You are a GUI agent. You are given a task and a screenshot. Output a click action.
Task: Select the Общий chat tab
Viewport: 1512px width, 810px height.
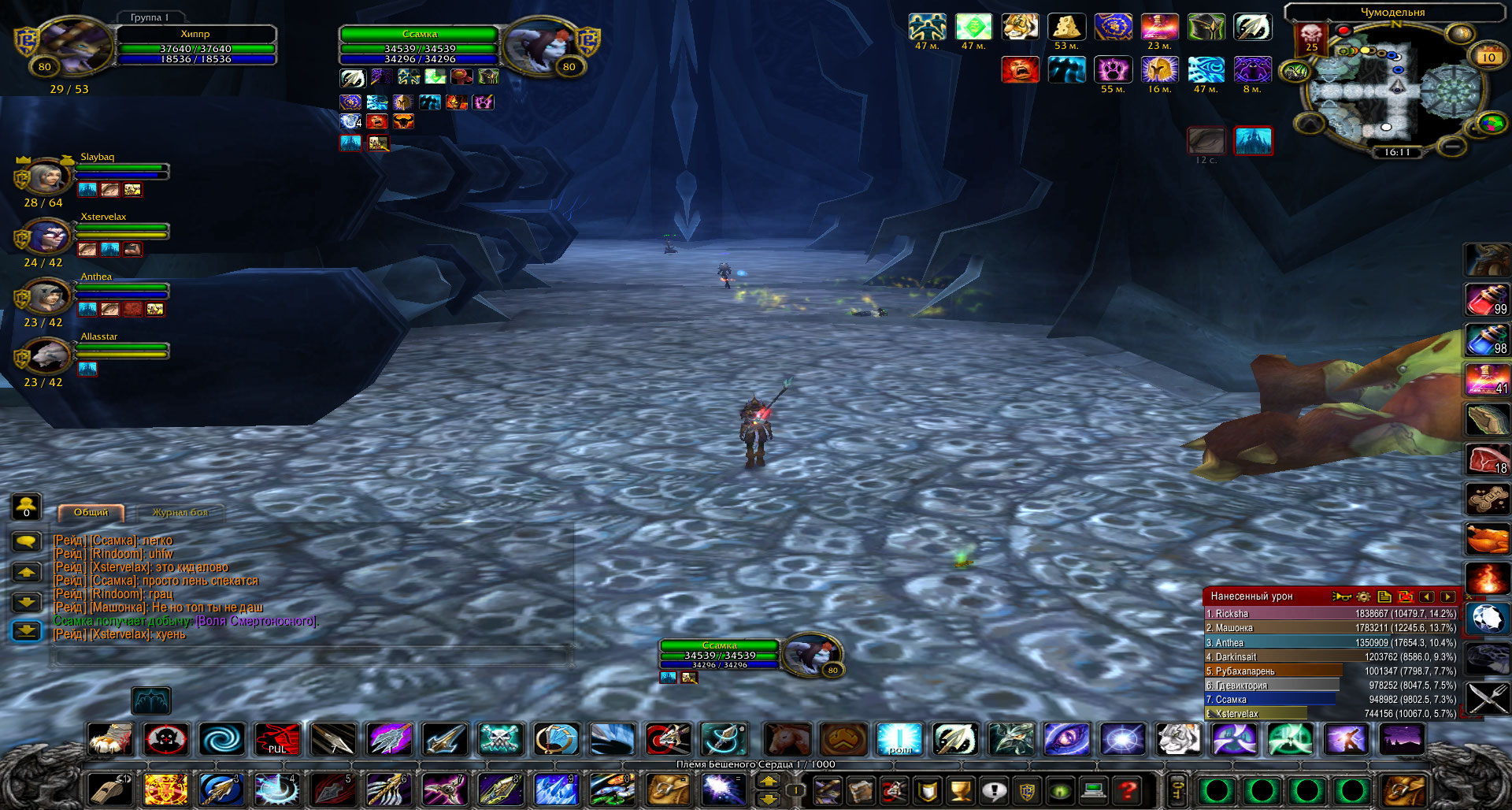click(91, 513)
